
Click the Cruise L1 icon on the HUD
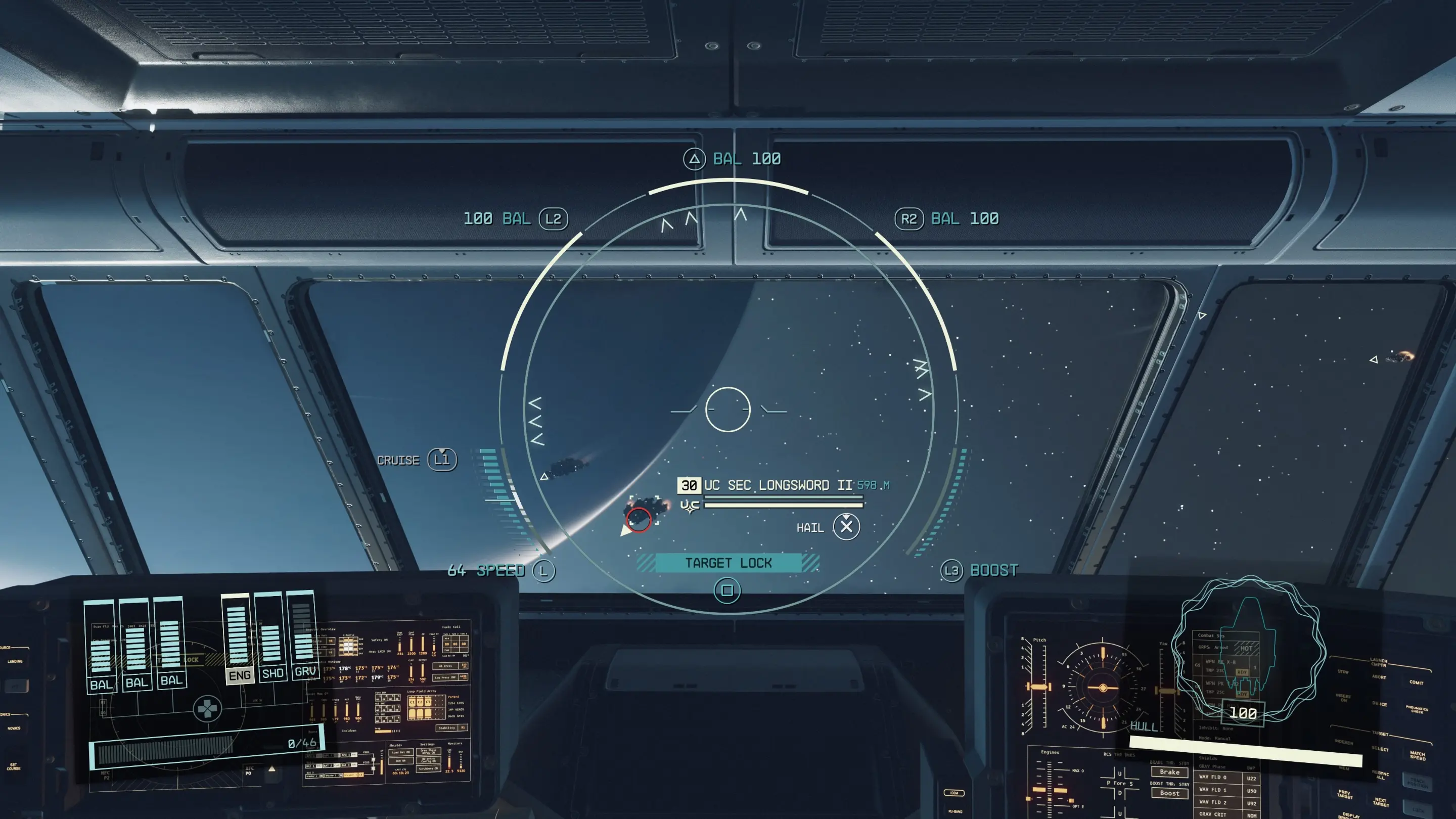(x=441, y=460)
